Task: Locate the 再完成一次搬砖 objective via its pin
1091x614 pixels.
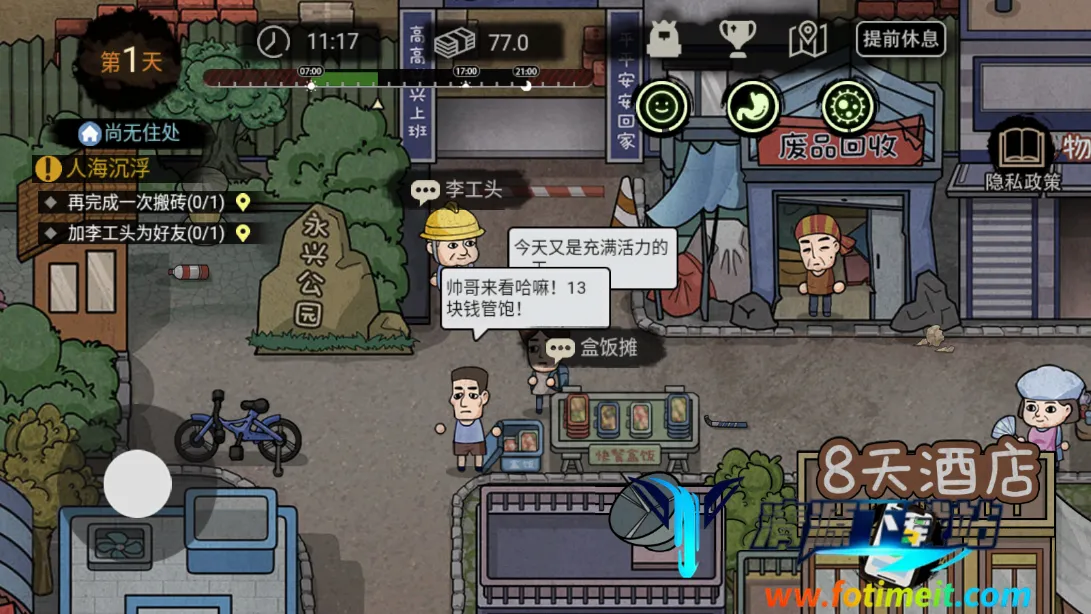Action: pyautogui.click(x=242, y=202)
